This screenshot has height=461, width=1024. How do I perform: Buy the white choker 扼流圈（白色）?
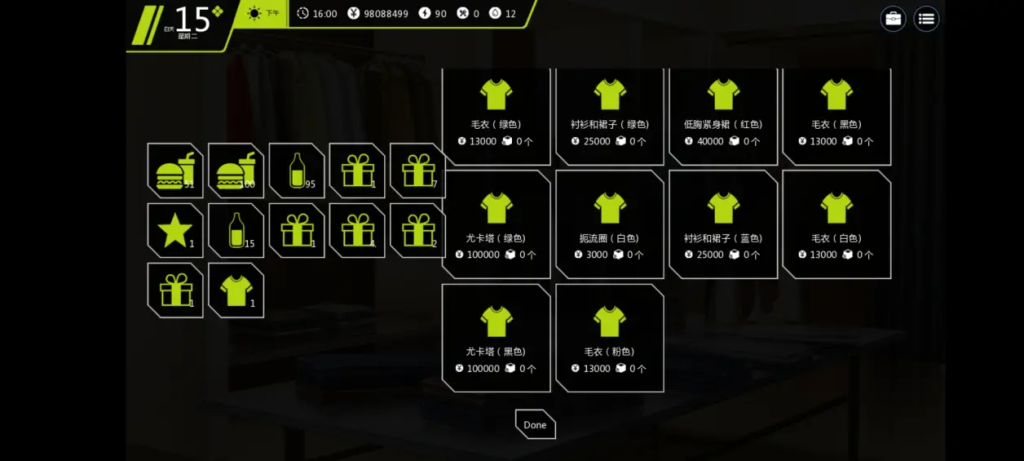point(609,224)
